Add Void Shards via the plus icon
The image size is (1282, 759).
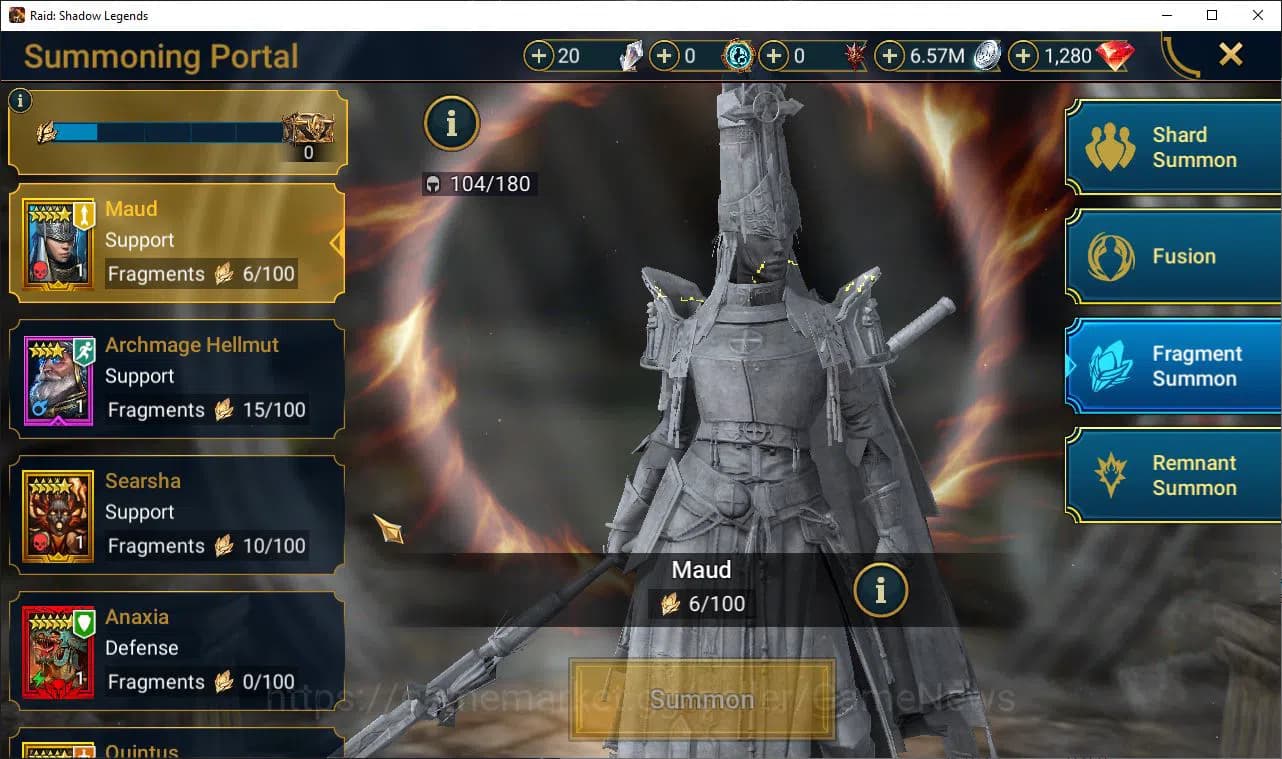click(774, 56)
